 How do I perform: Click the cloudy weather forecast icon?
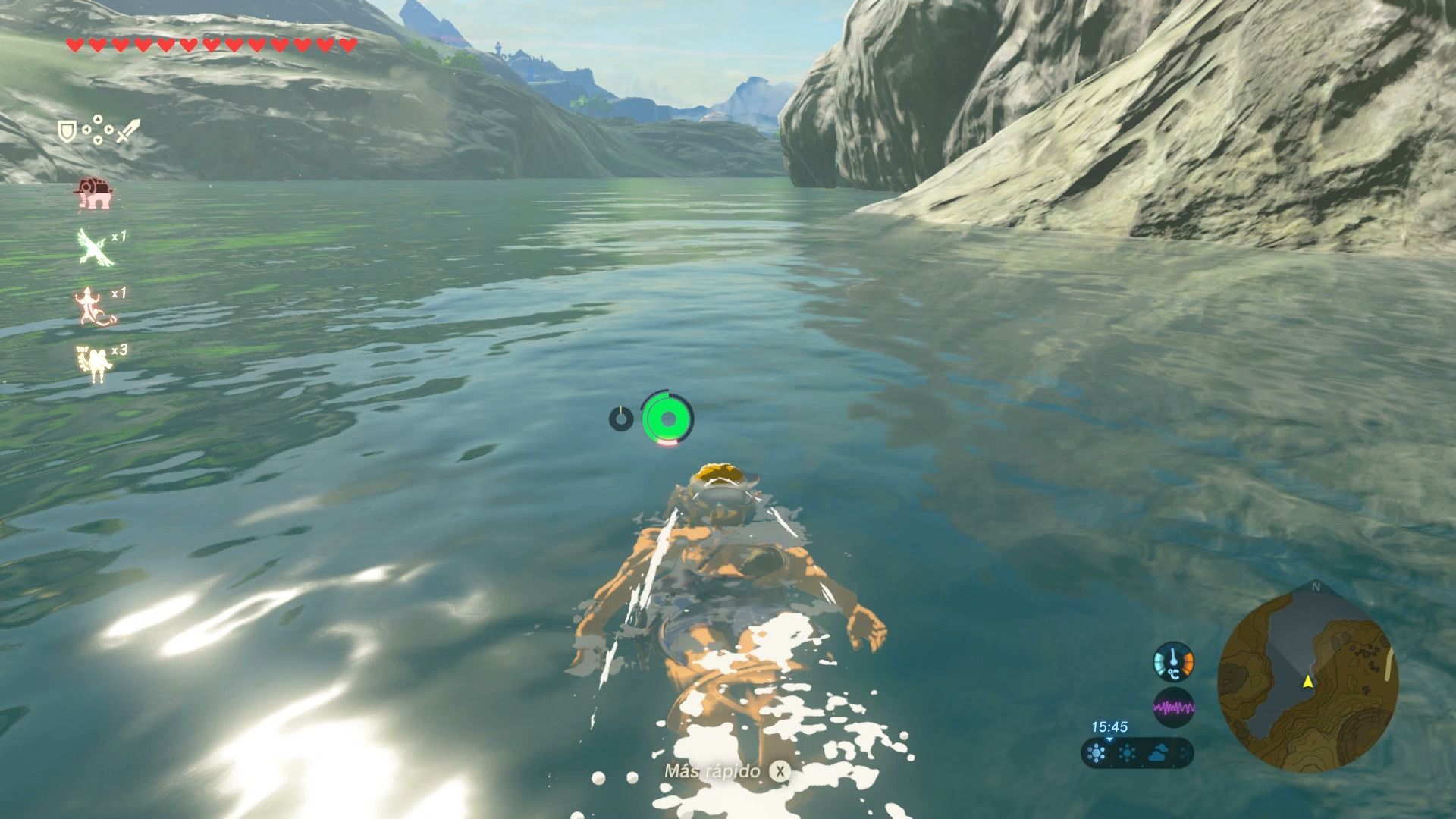click(1161, 754)
